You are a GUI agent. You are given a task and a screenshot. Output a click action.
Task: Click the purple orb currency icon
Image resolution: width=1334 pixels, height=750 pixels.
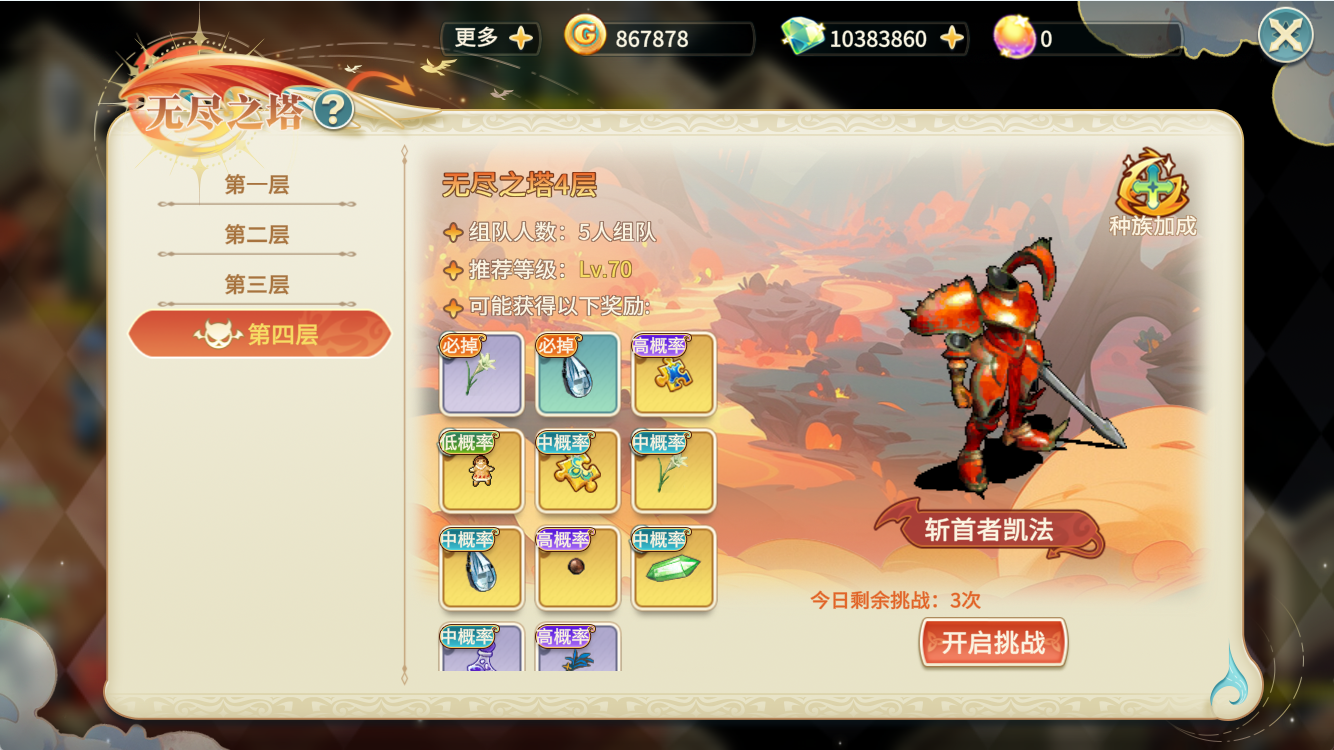tap(1013, 37)
